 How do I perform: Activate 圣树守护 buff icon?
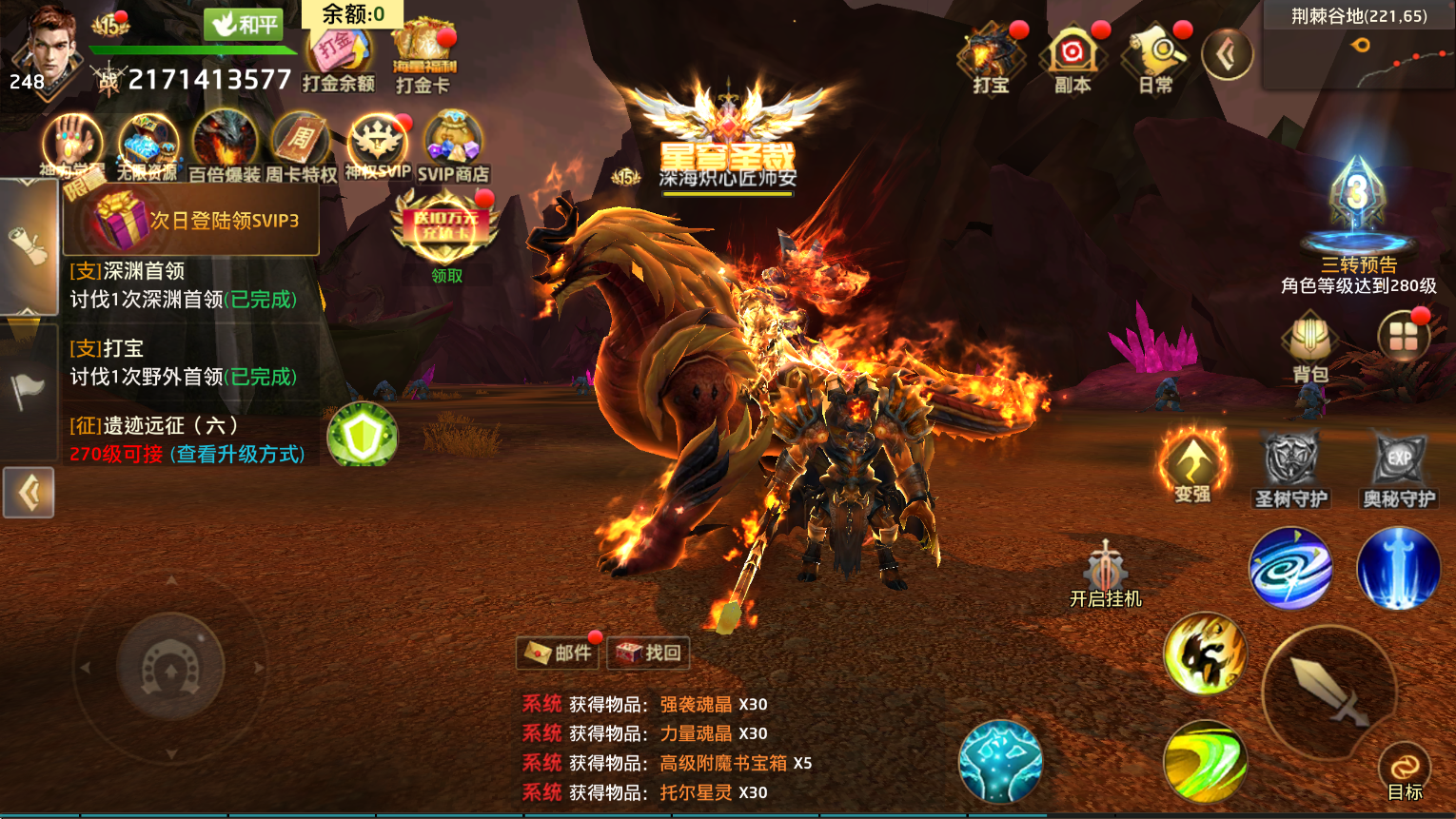[1290, 468]
